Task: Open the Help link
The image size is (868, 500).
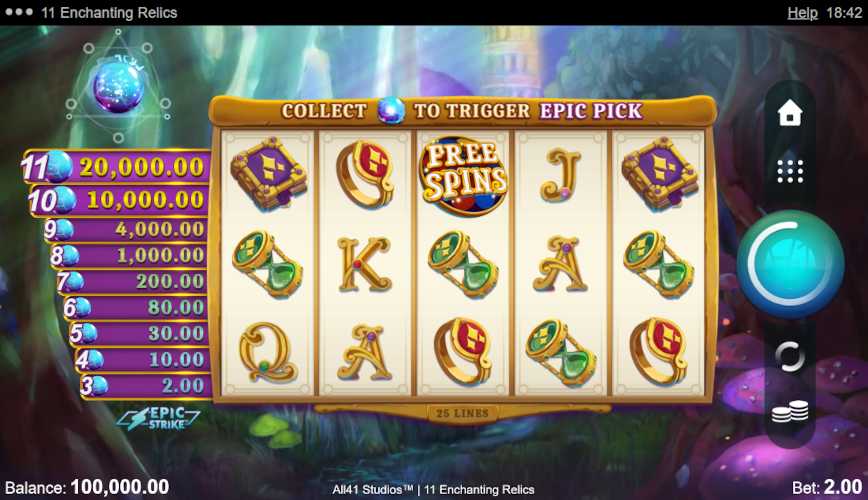Action: point(802,13)
